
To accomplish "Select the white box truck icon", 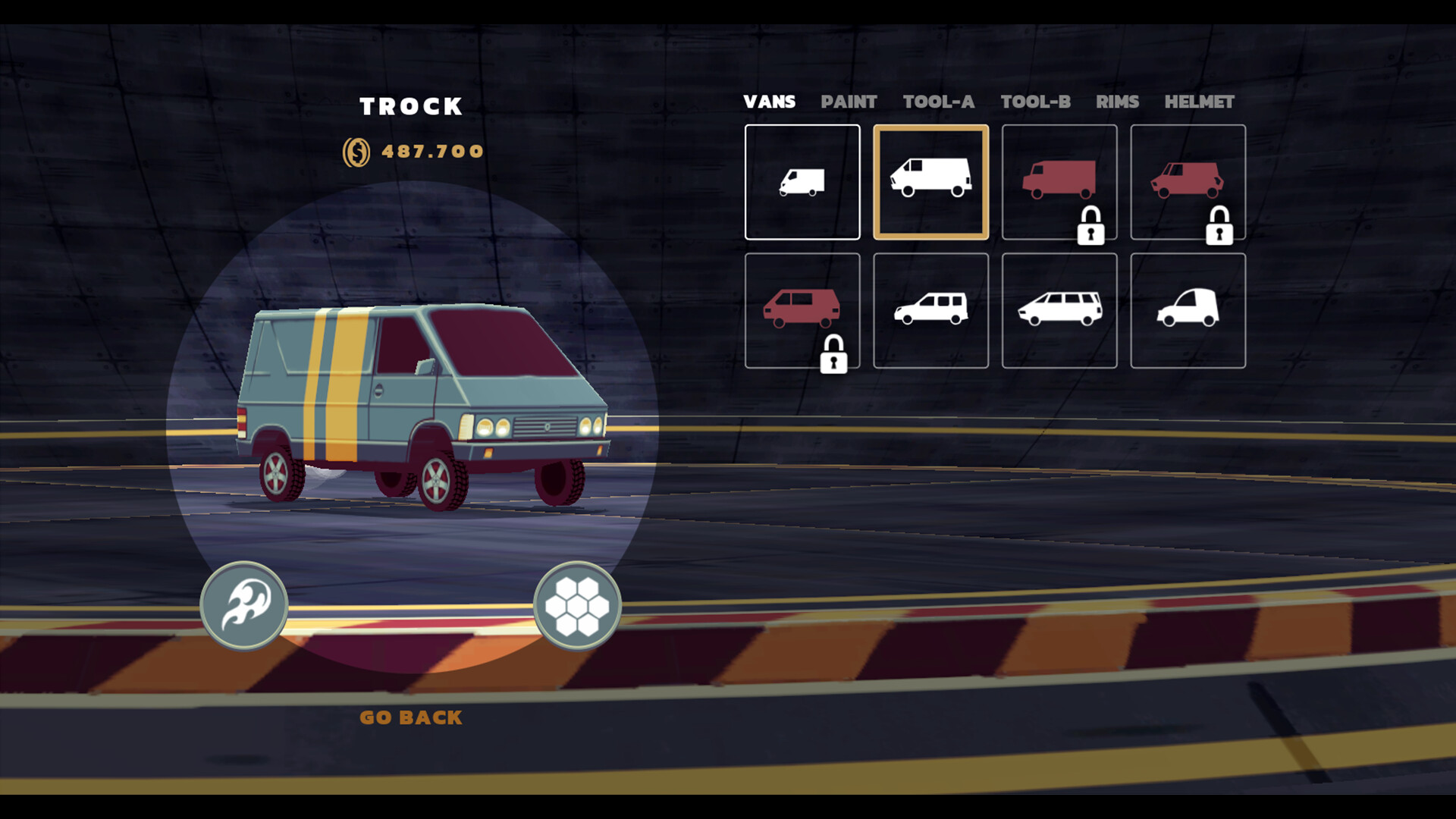I will click(802, 182).
